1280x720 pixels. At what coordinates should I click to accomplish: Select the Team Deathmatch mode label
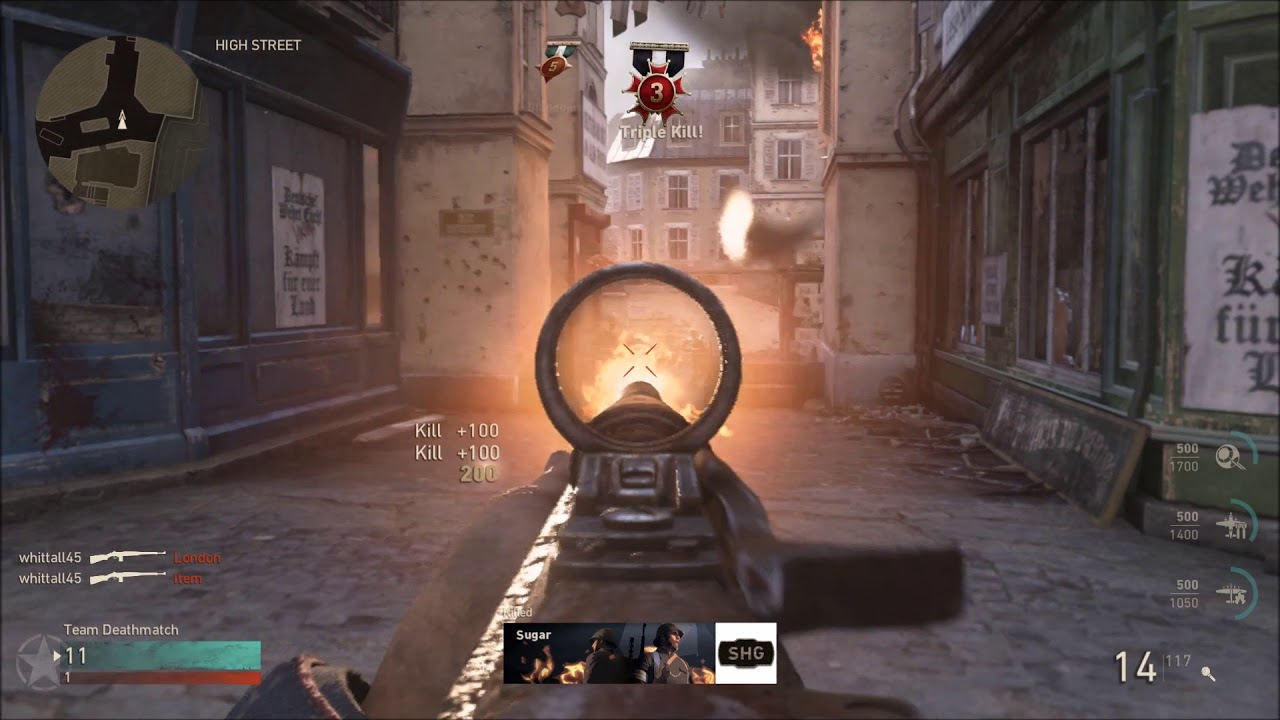tap(121, 630)
